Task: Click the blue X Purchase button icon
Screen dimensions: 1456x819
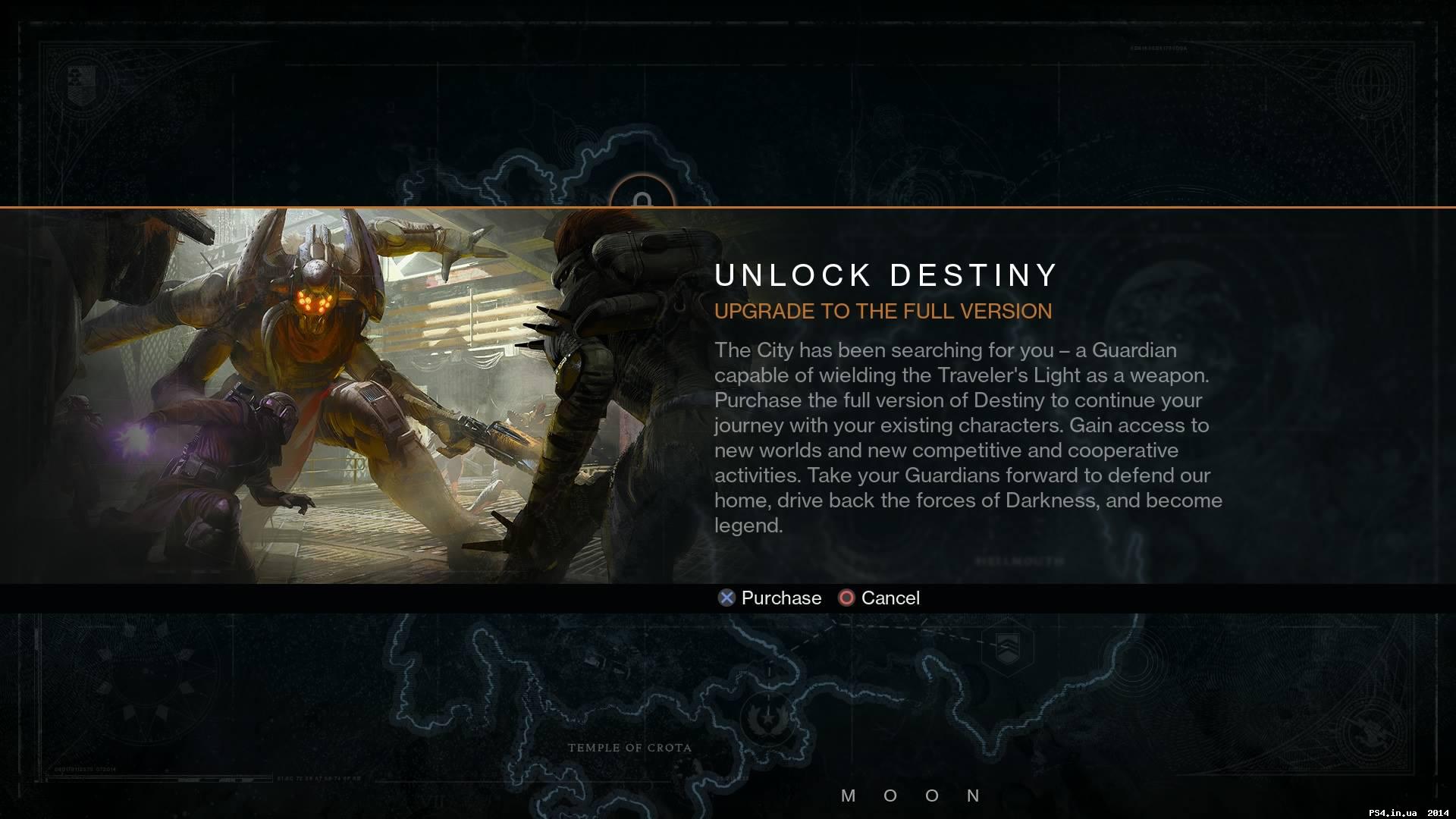Action: [726, 598]
